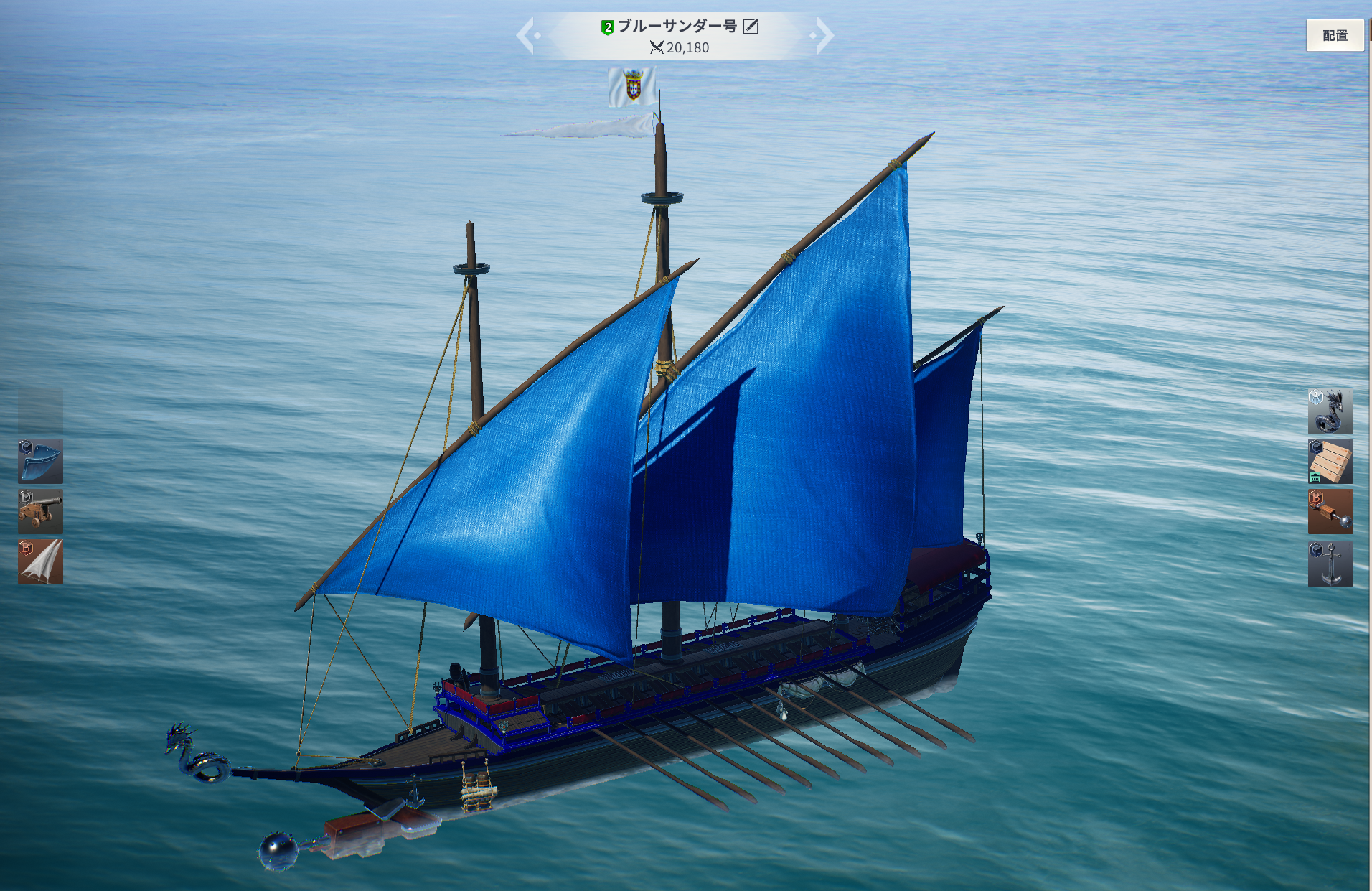Go to the previous ship with left arrow

pos(527,36)
